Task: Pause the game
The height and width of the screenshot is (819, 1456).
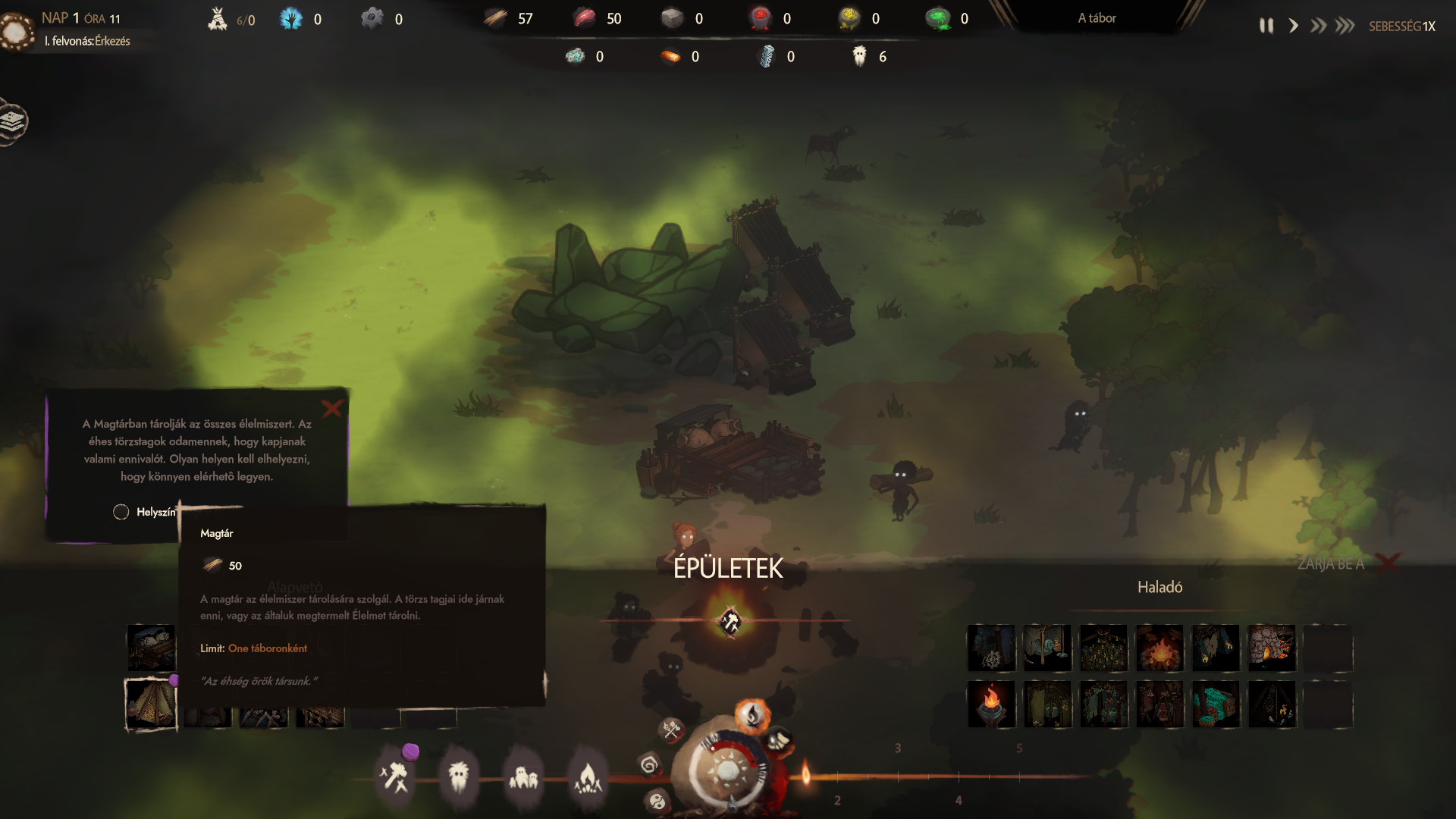Action: click(x=1266, y=26)
